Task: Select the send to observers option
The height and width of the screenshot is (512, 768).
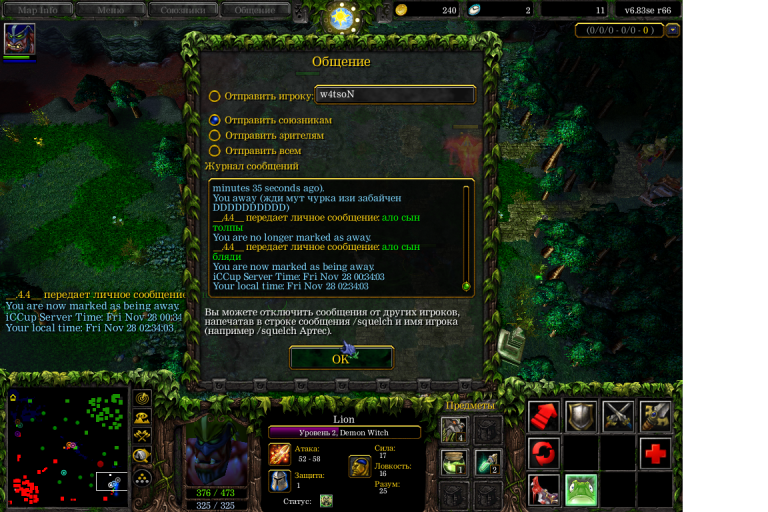Action: 214,135
